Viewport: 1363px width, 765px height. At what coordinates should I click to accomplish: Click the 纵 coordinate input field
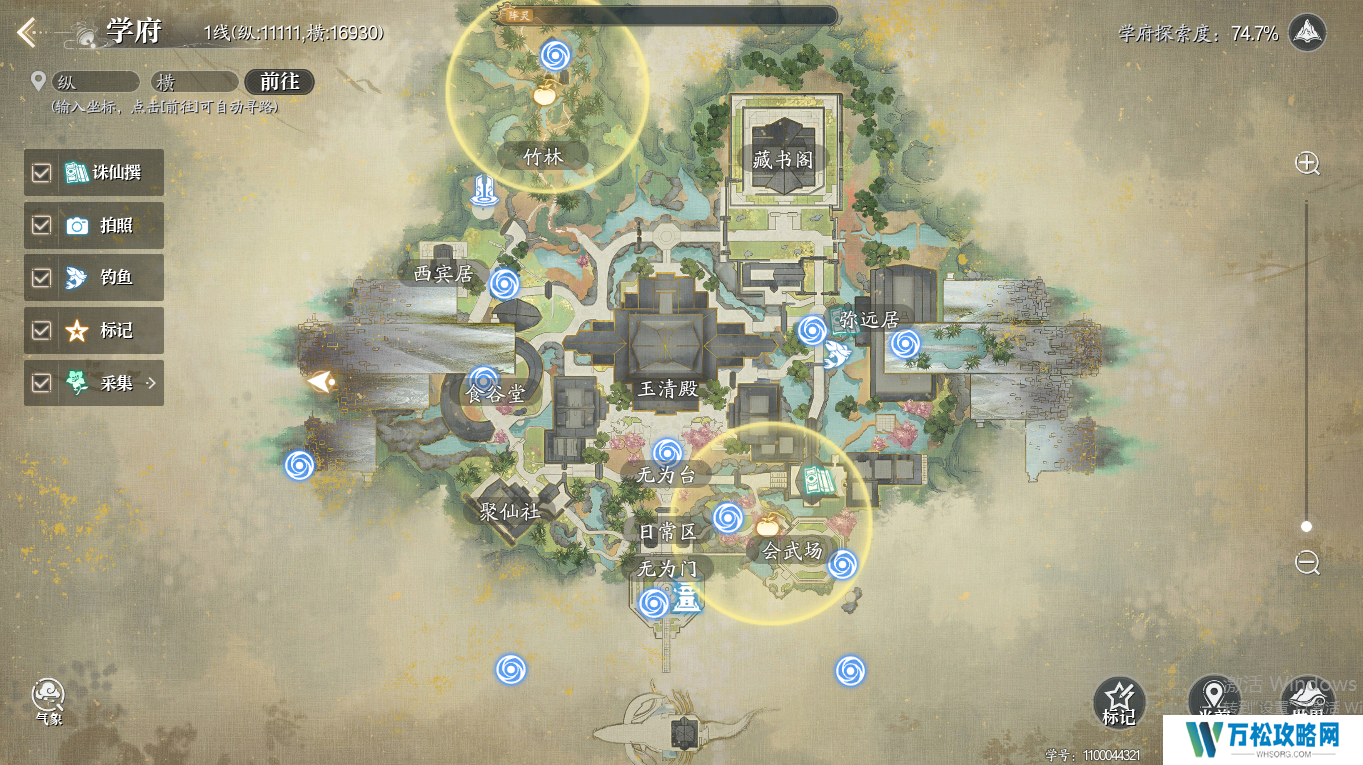point(96,82)
